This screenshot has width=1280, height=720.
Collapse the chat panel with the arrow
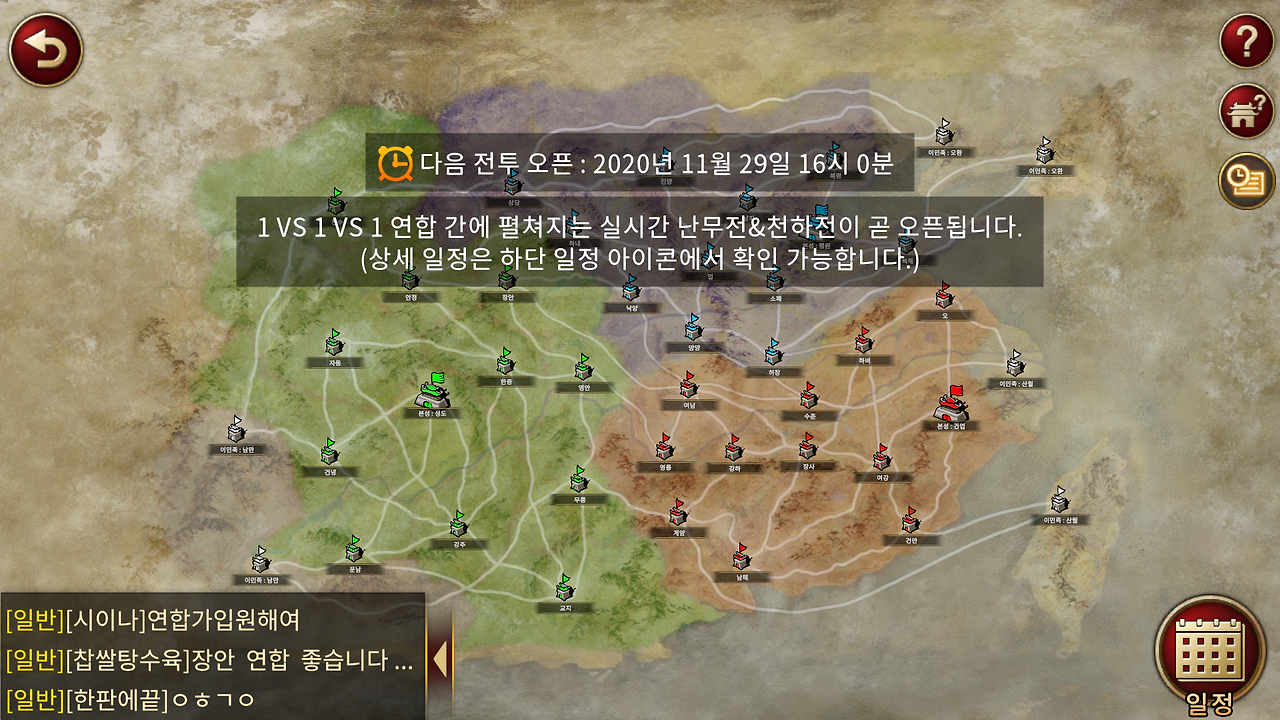[440, 658]
